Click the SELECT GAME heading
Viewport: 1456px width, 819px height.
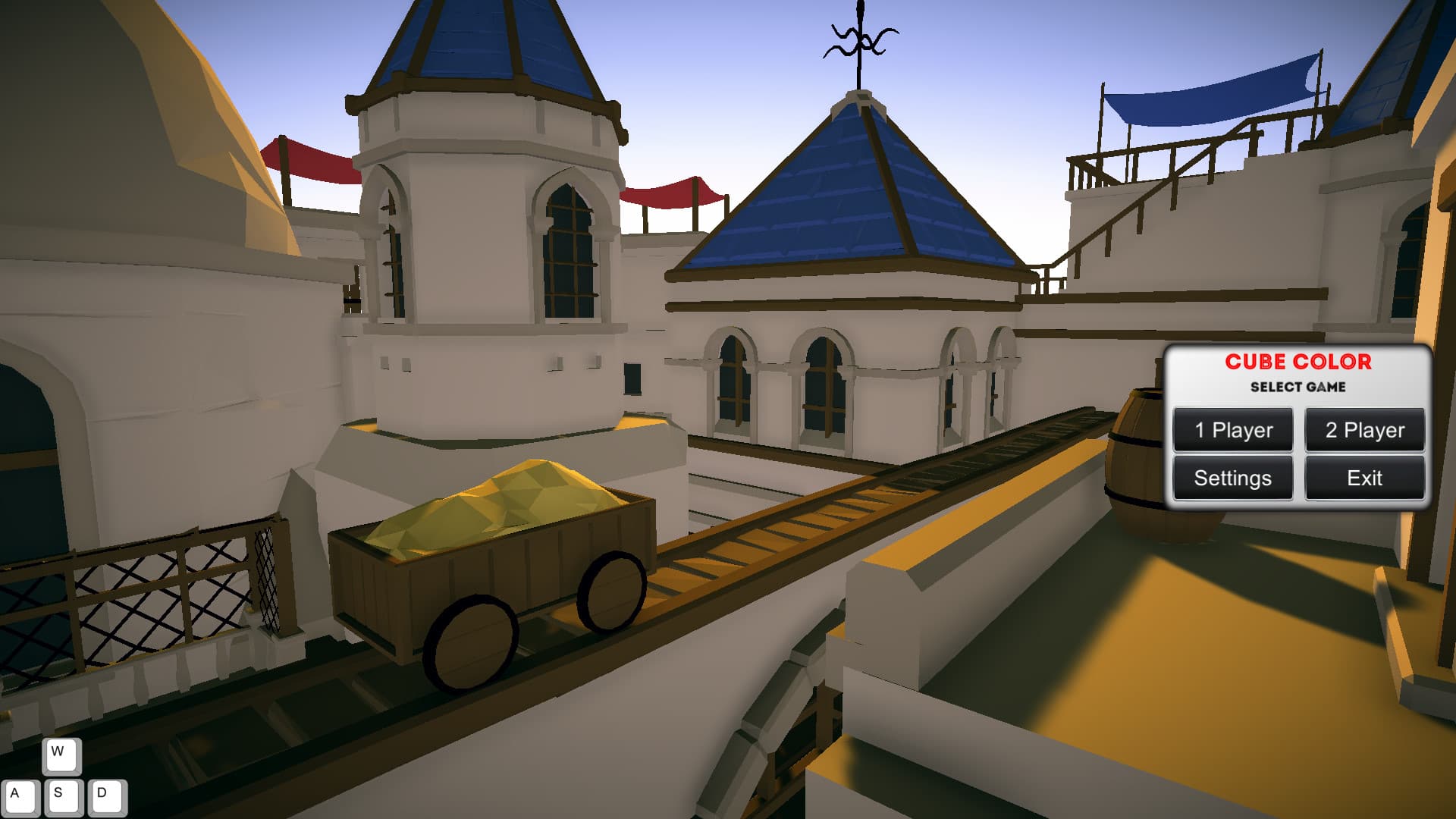click(1298, 387)
